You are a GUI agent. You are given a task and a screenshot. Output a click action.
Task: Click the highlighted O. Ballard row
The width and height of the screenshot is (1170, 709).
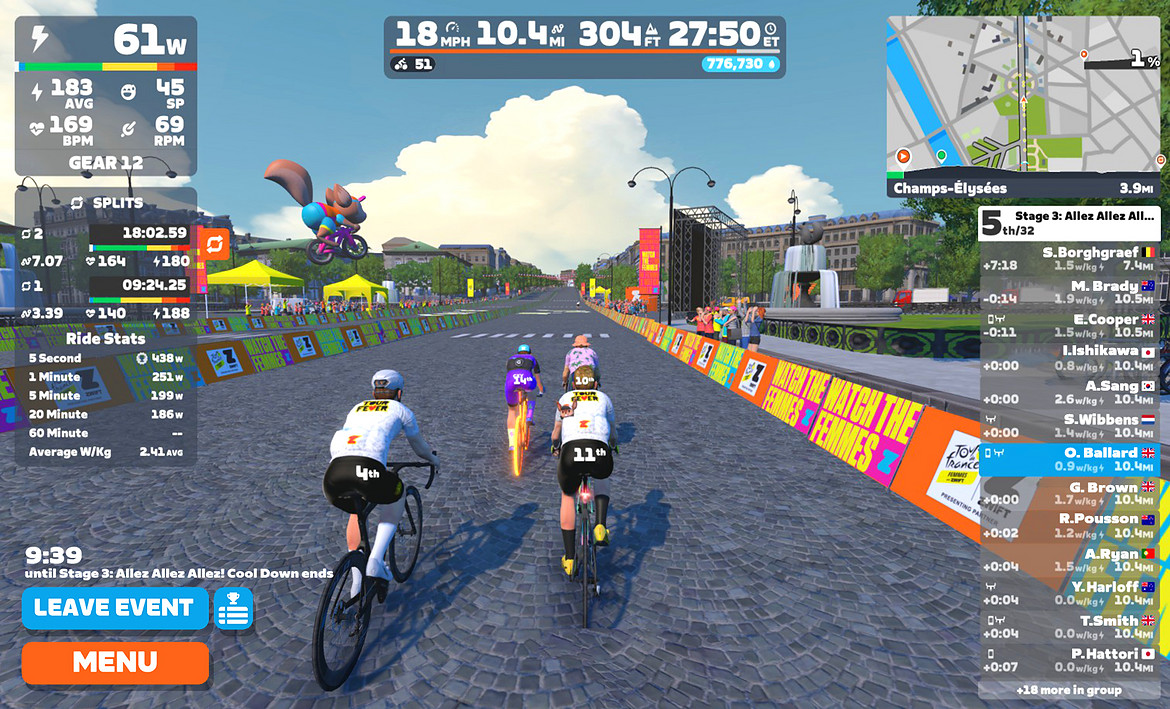click(1069, 458)
